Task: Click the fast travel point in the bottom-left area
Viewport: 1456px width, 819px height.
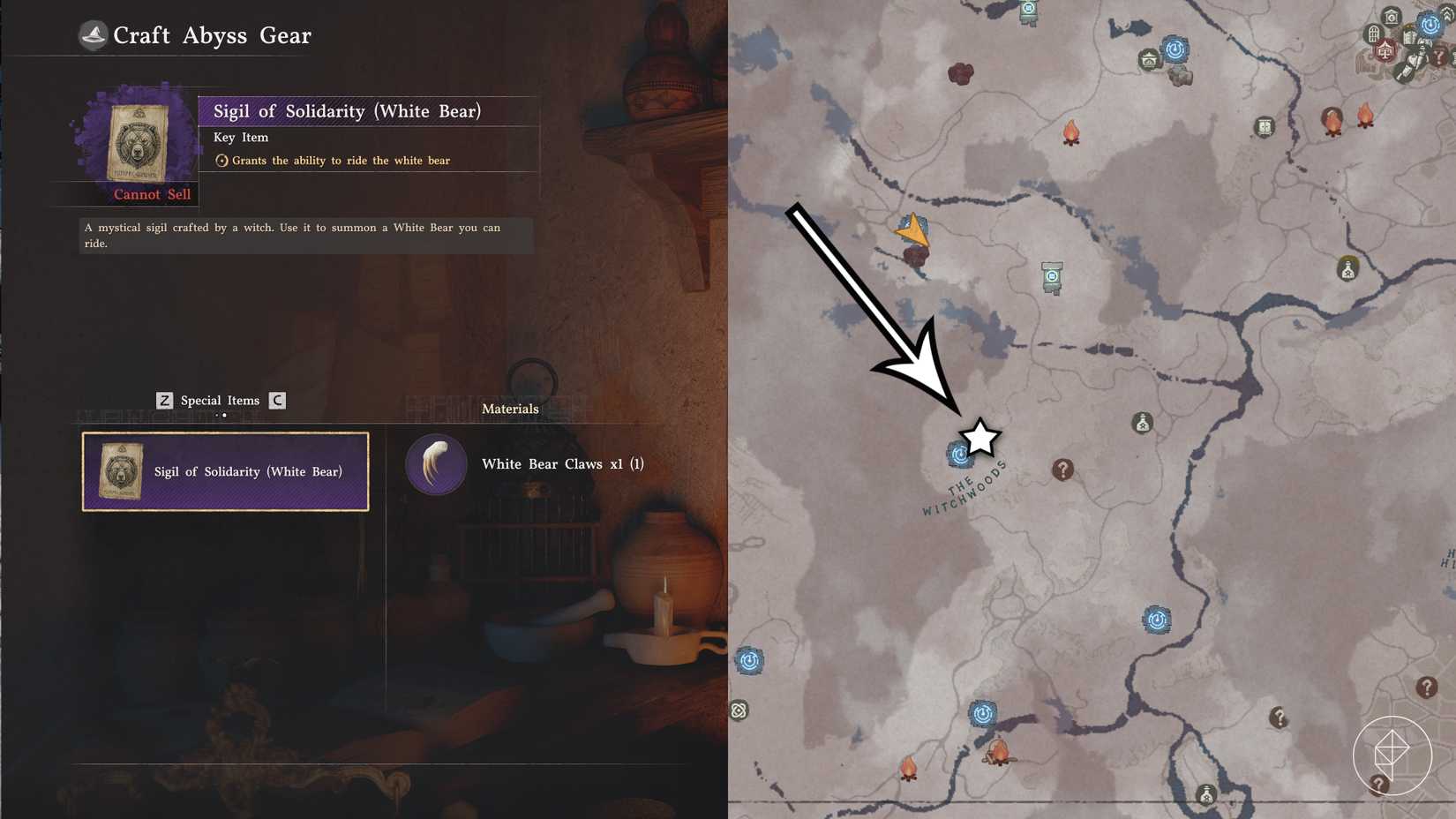Action: 751,660
